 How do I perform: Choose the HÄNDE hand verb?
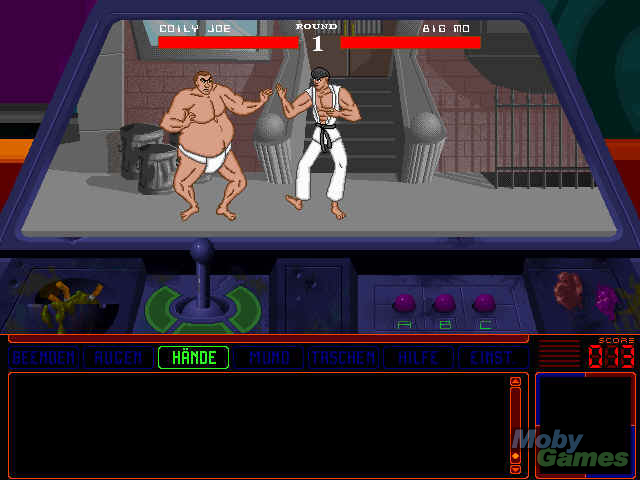point(194,357)
